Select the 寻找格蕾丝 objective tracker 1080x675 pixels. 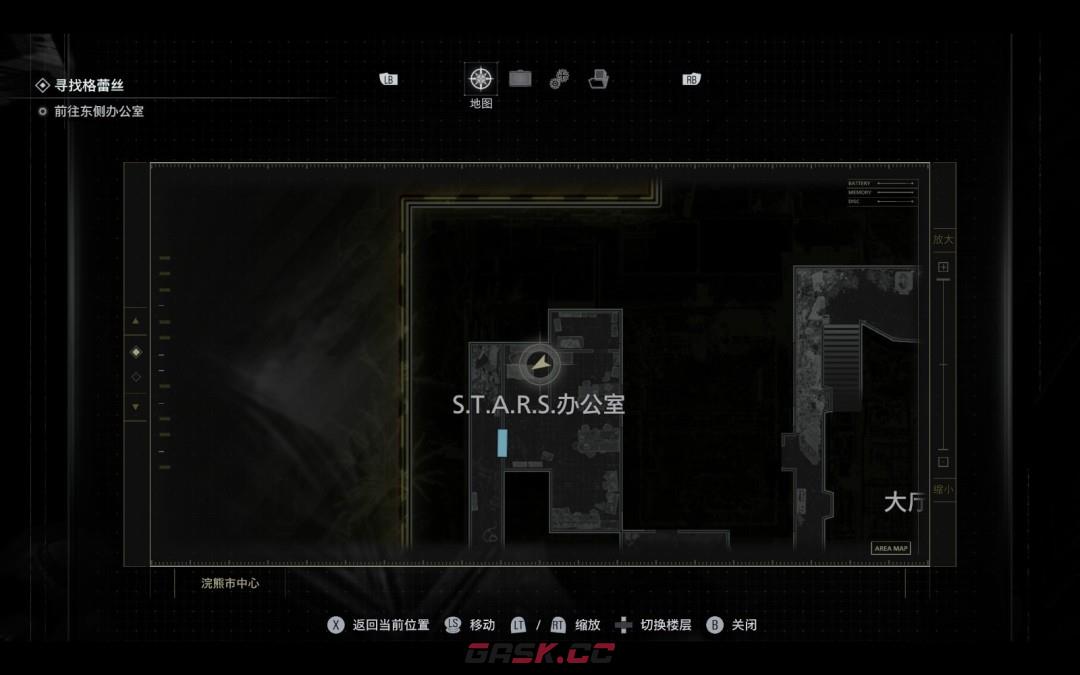click(x=88, y=86)
